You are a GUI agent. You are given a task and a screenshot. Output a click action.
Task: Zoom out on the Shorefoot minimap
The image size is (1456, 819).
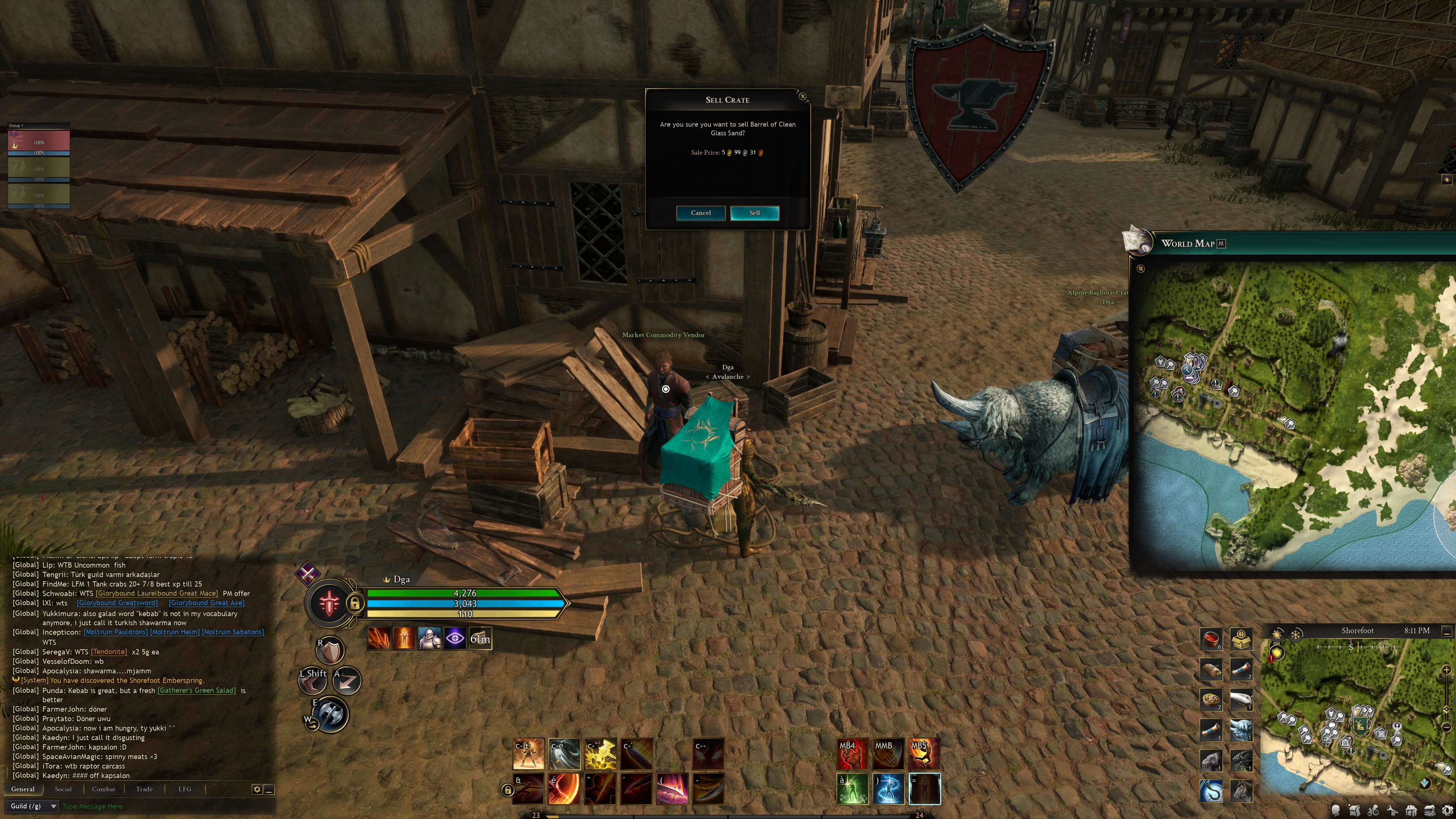coord(1447,727)
